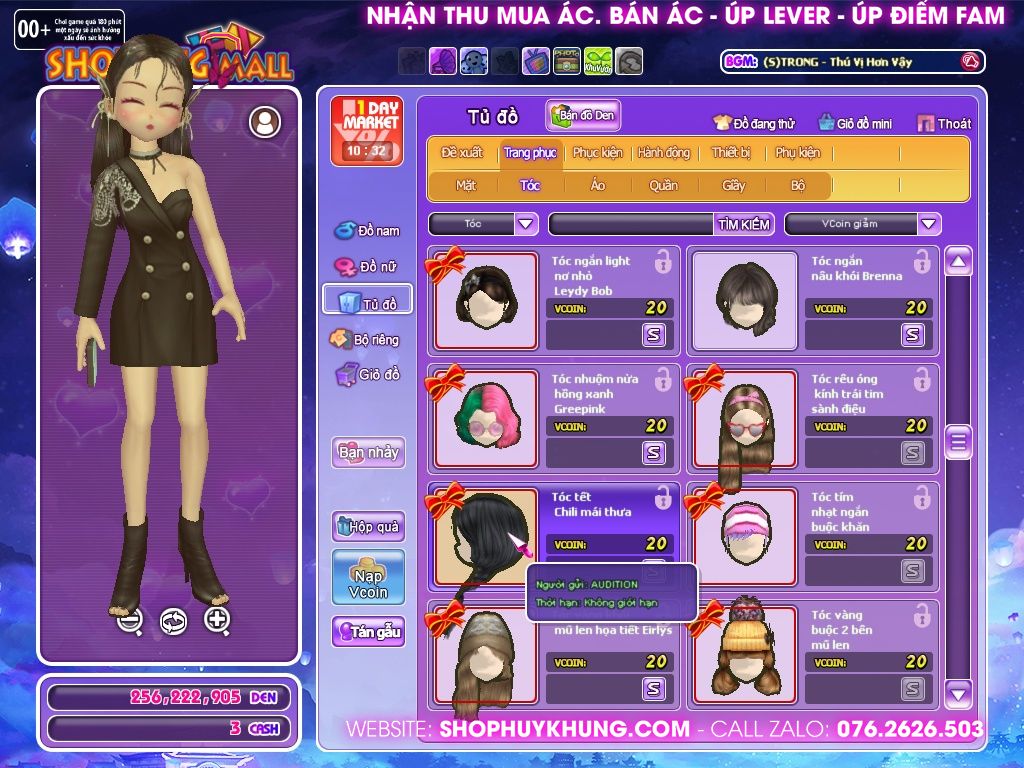This screenshot has width=1024, height=768.
Task: Click the Nạp Vcoin button
Action: [x=368, y=577]
